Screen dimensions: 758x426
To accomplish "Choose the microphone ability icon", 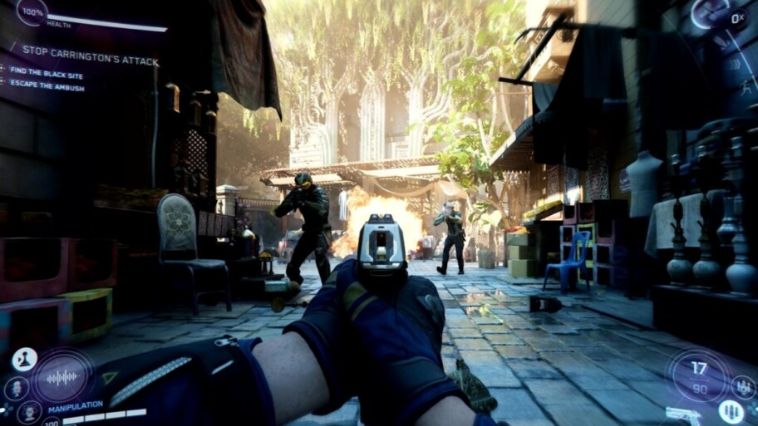I will (x=14, y=386).
